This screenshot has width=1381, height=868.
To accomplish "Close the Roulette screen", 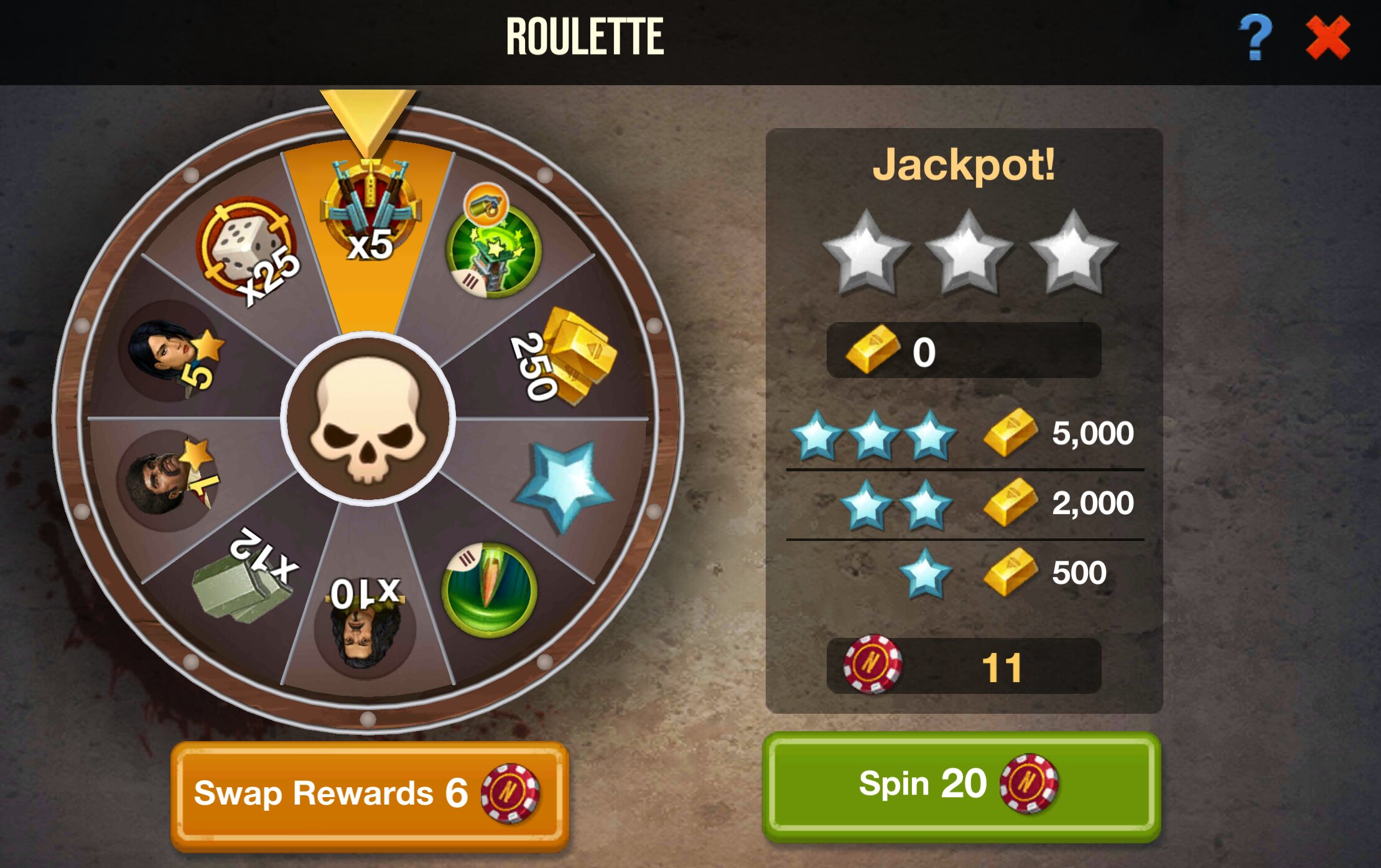I will [1328, 39].
